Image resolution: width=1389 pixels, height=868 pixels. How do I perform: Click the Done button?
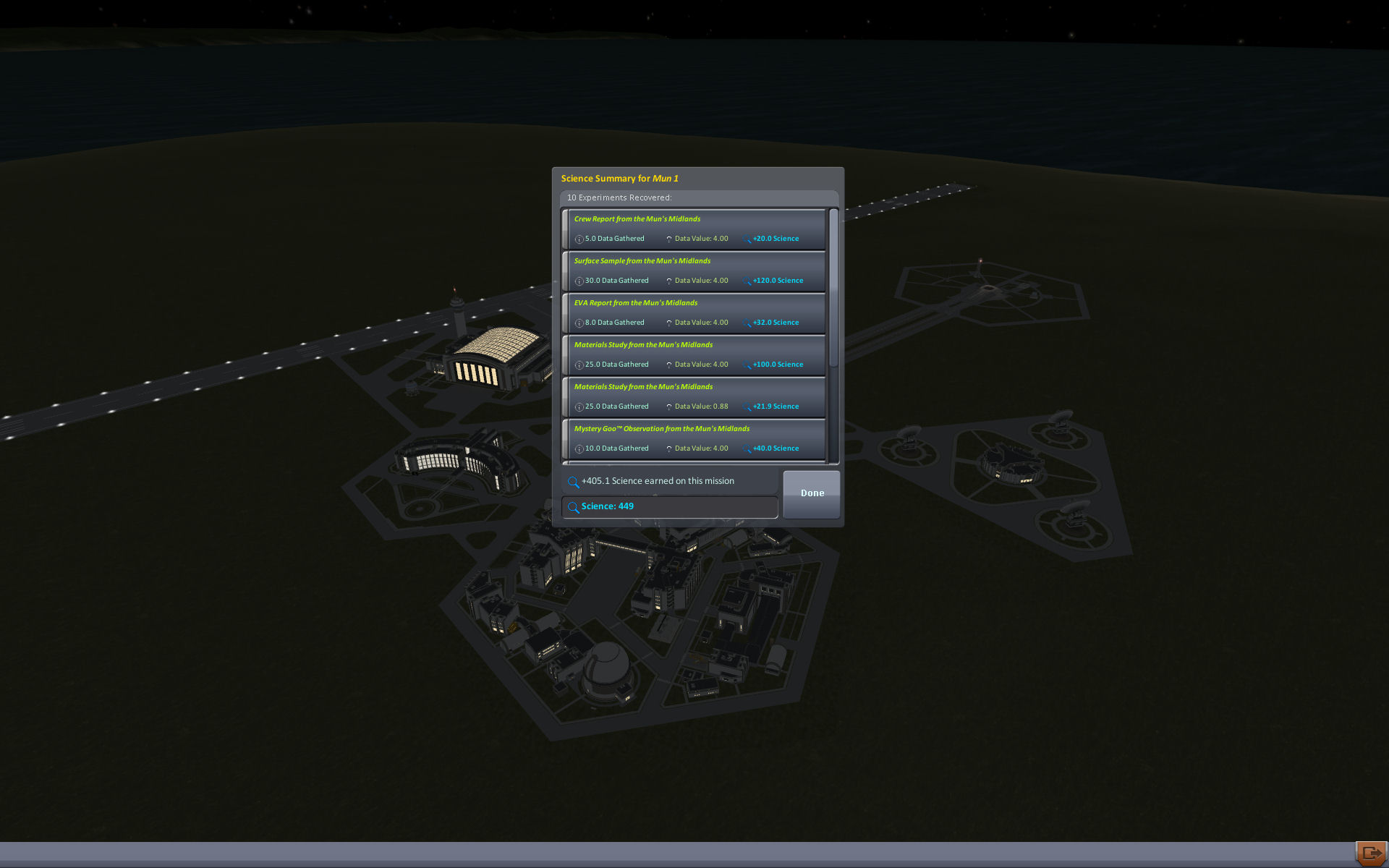[x=811, y=493]
